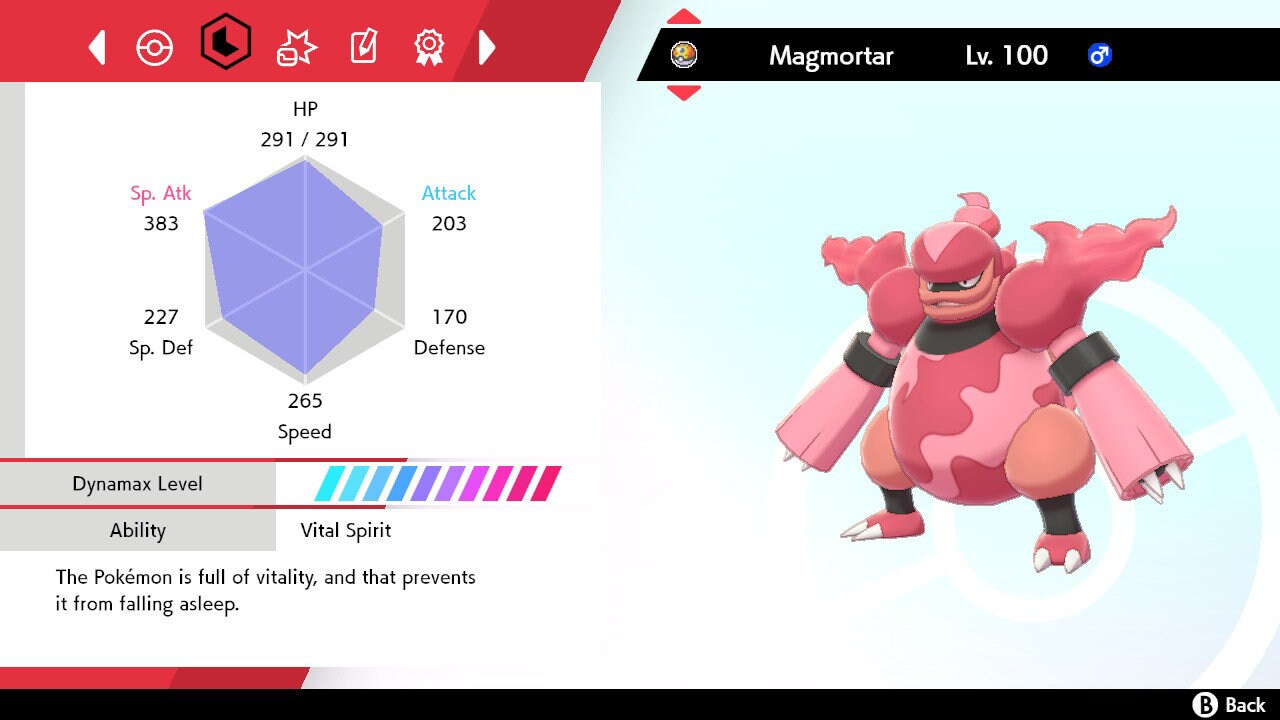The width and height of the screenshot is (1280, 720).
Task: Select the male gender symbol
Action: 1100,56
